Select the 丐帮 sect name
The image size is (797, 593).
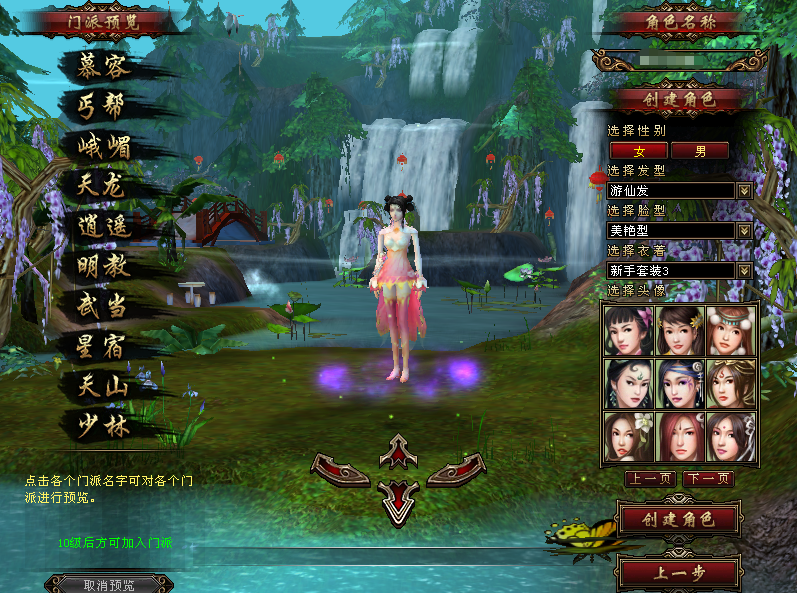coord(105,106)
